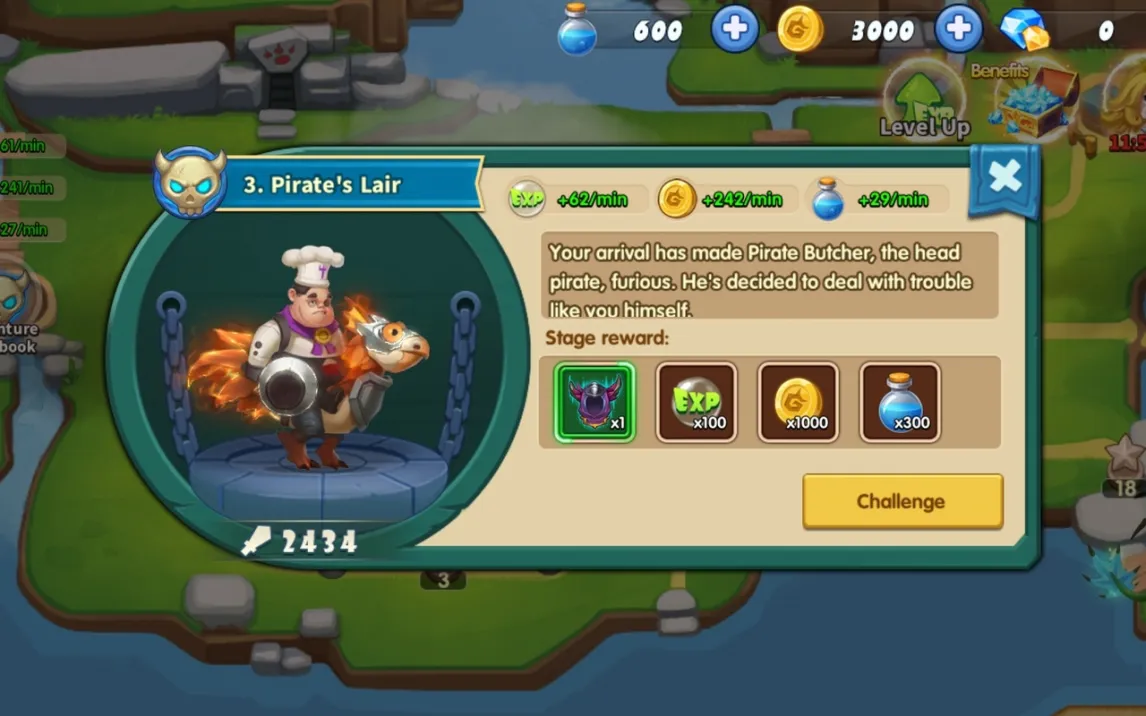Start the Pirate's Lair Challenge
The width and height of the screenshot is (1146, 716).
point(902,501)
